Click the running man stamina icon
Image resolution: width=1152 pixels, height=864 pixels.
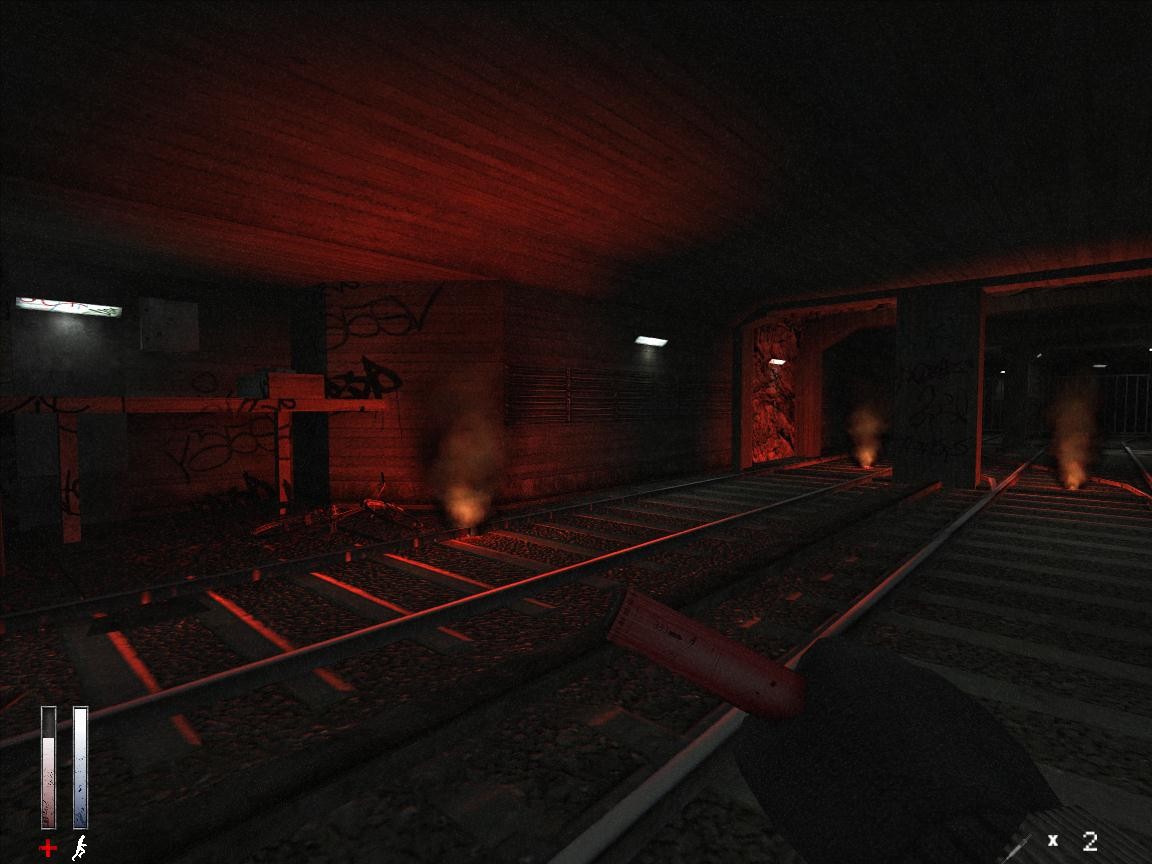[x=79, y=848]
